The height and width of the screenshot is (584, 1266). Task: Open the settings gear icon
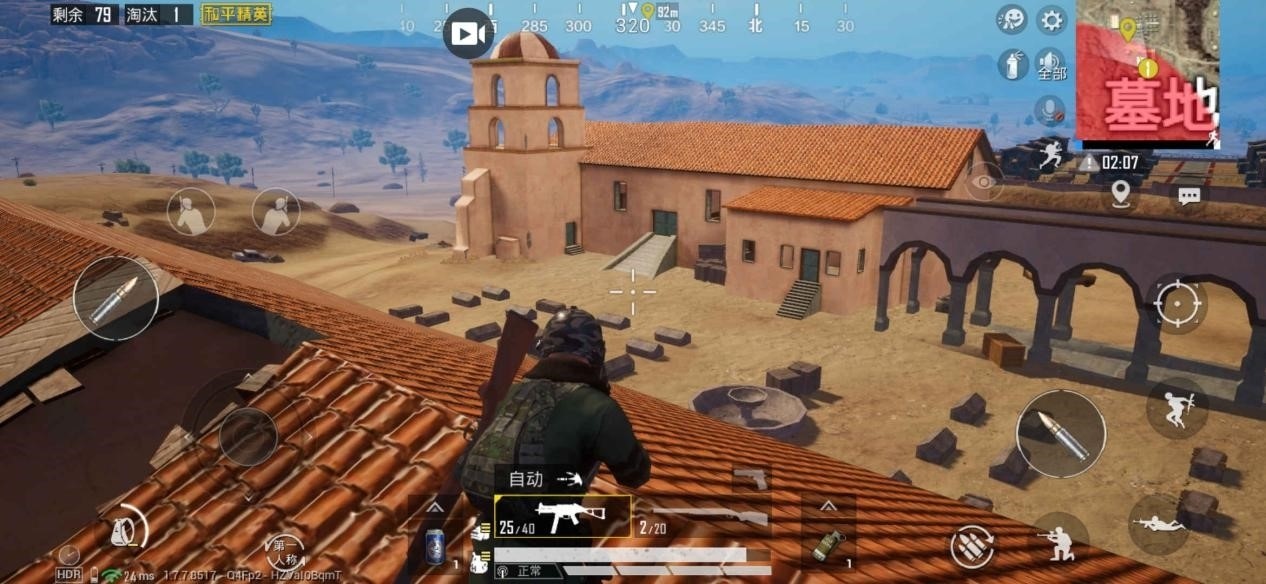[x=1051, y=19]
